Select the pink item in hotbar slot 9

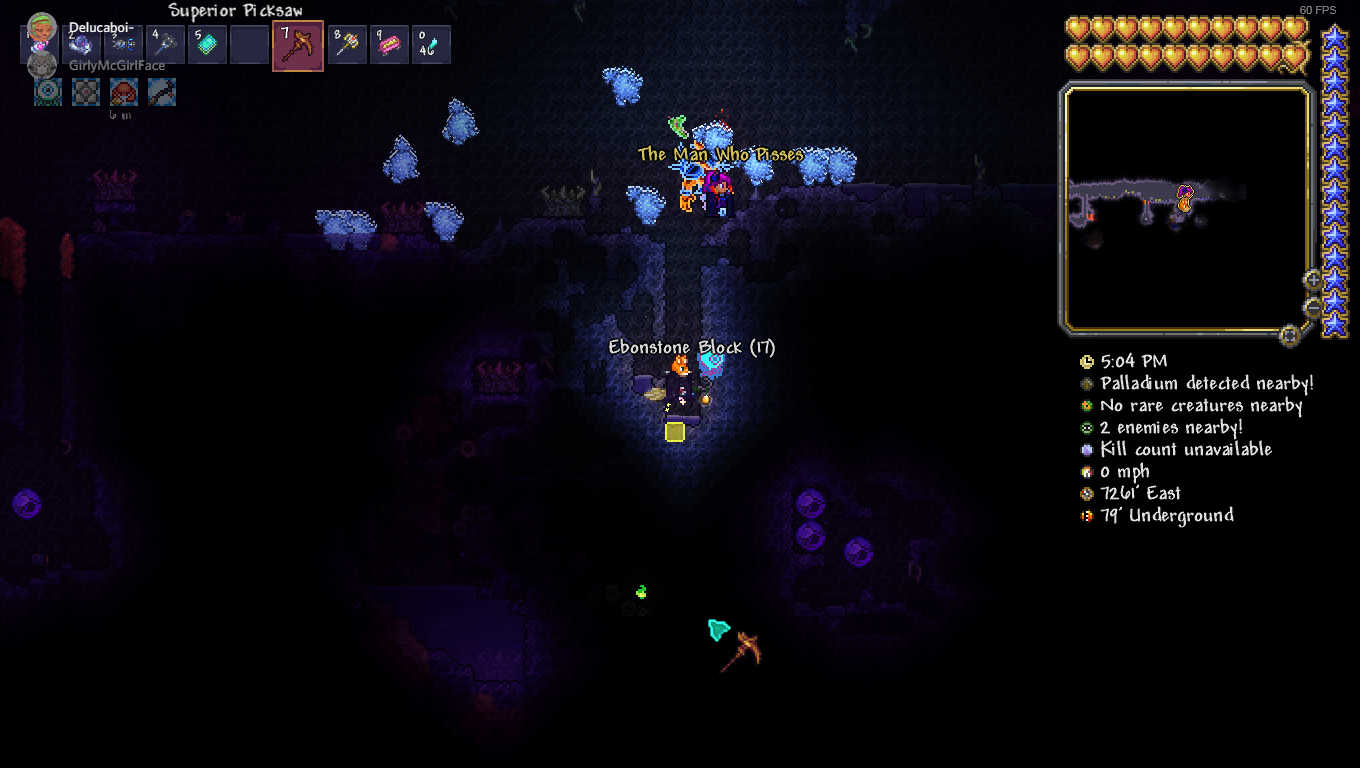click(x=388, y=45)
